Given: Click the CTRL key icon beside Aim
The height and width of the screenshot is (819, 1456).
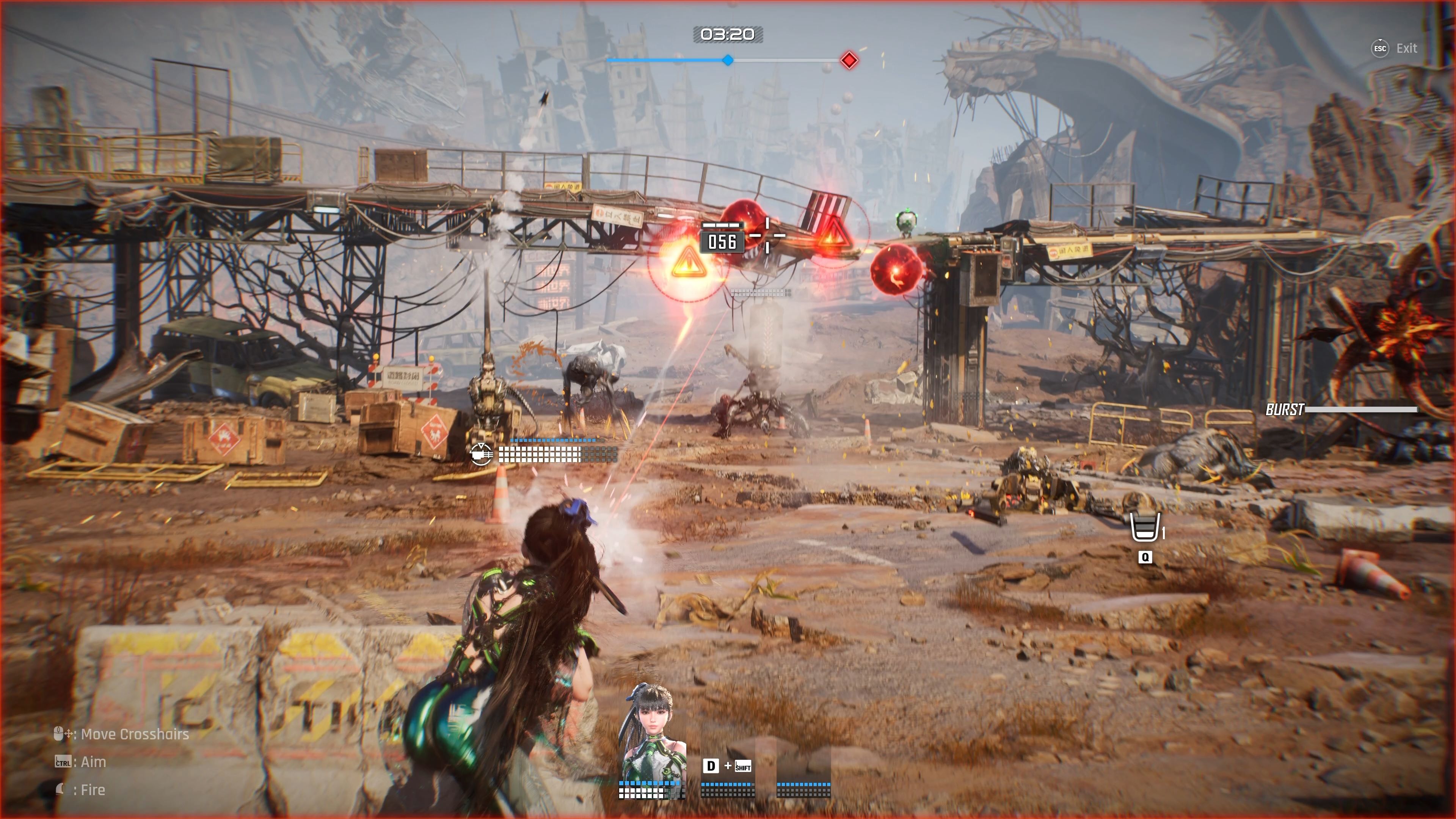Looking at the screenshot, I should 63,762.
